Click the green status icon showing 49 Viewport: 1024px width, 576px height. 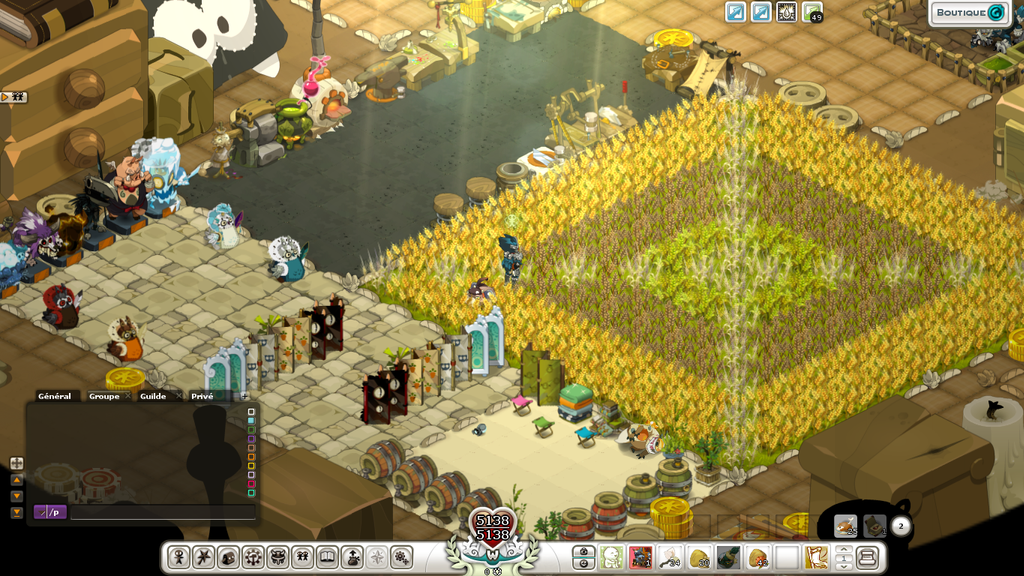click(812, 12)
